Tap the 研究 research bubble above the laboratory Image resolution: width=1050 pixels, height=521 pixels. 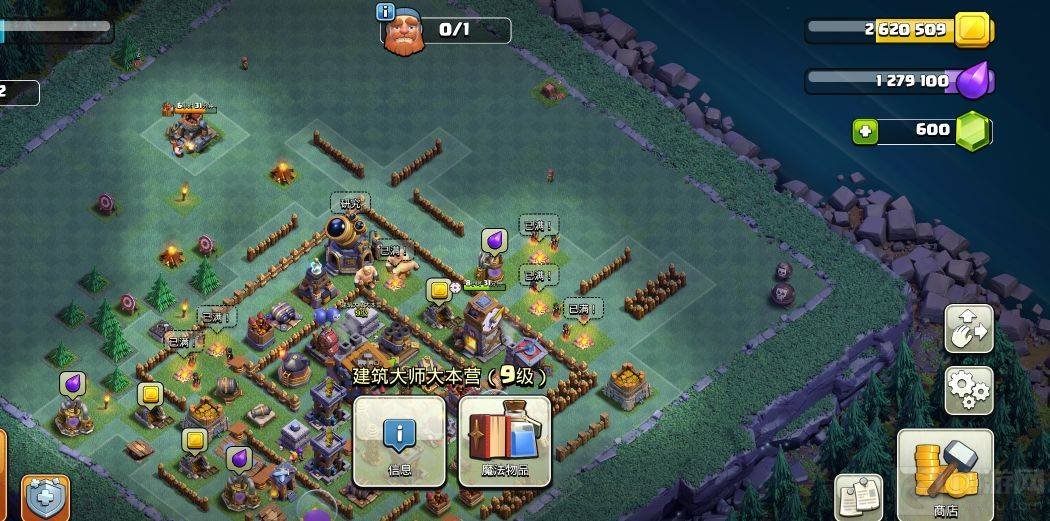349,203
